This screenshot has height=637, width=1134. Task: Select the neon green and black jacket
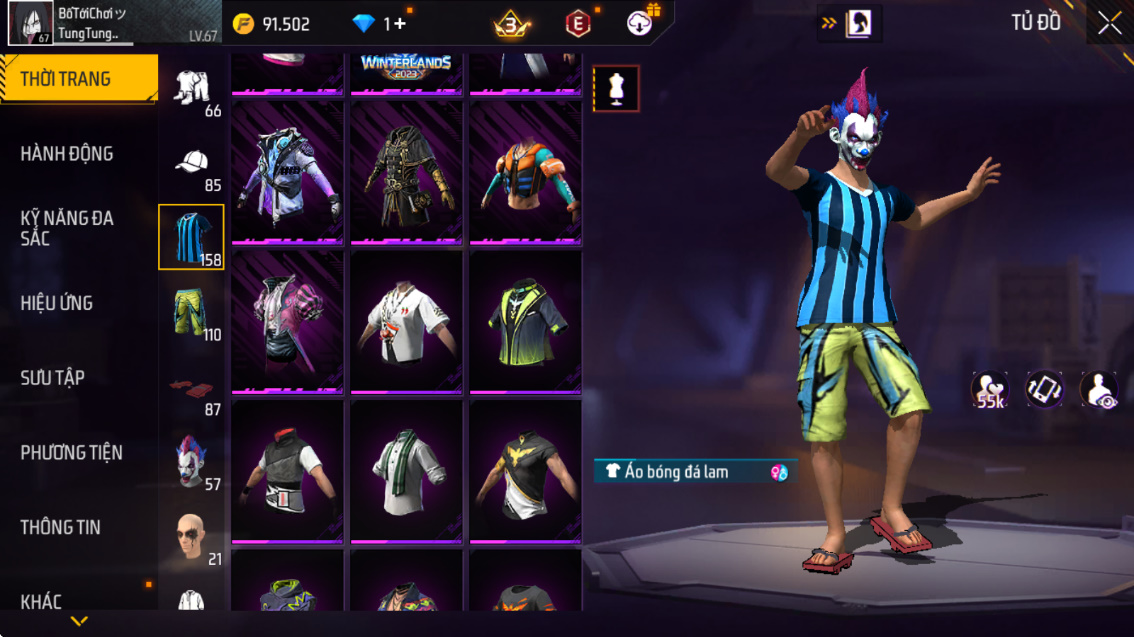coord(525,322)
